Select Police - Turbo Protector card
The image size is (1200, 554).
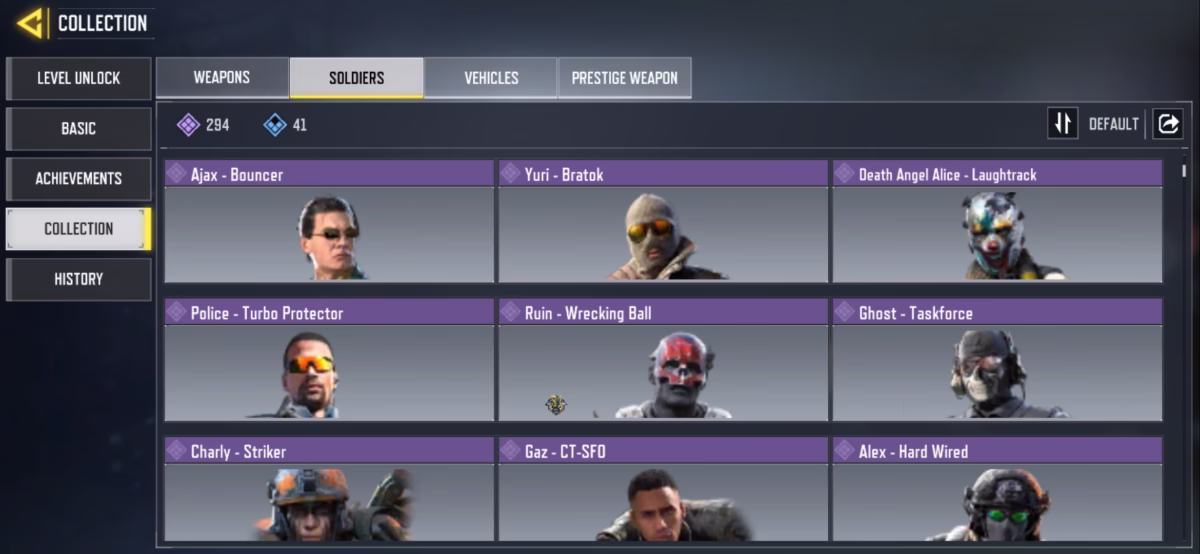pyautogui.click(x=329, y=360)
